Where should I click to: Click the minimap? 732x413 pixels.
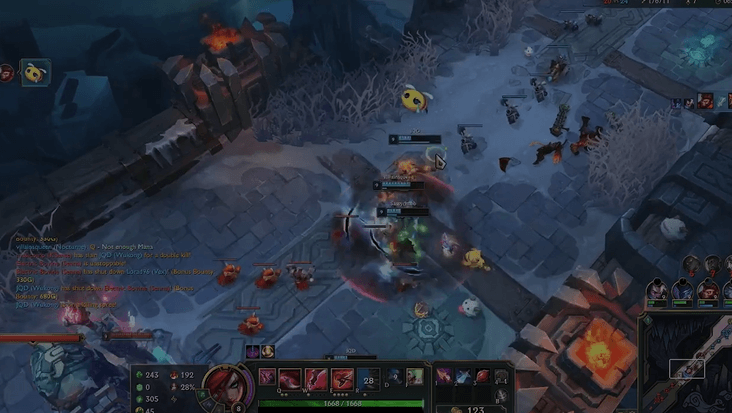pos(688,365)
